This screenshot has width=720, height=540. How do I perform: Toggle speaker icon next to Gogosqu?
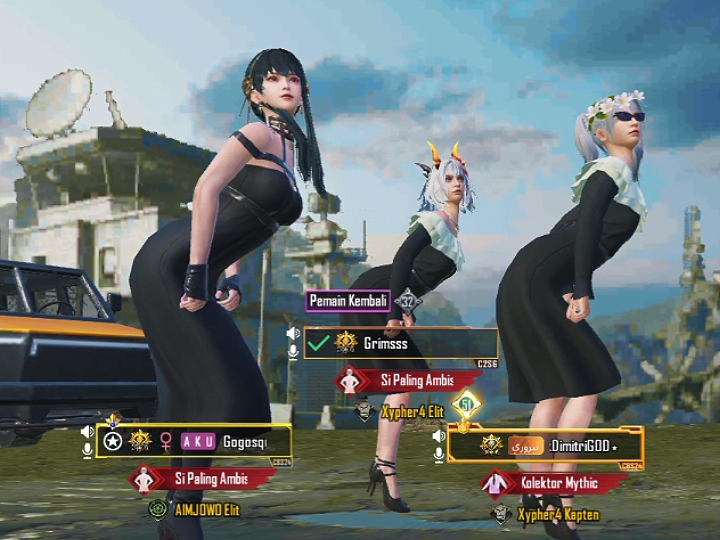tap(88, 432)
